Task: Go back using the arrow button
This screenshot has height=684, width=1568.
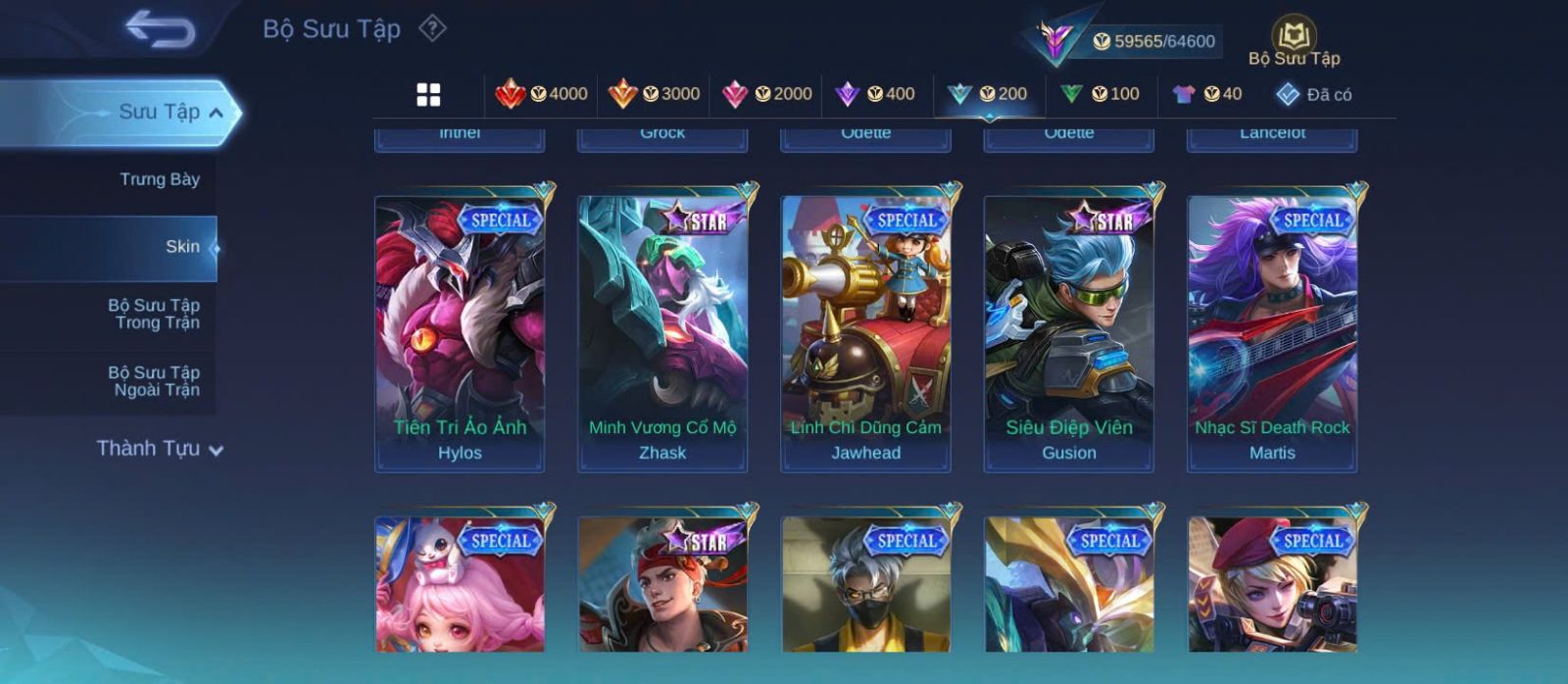Action: tap(160, 29)
